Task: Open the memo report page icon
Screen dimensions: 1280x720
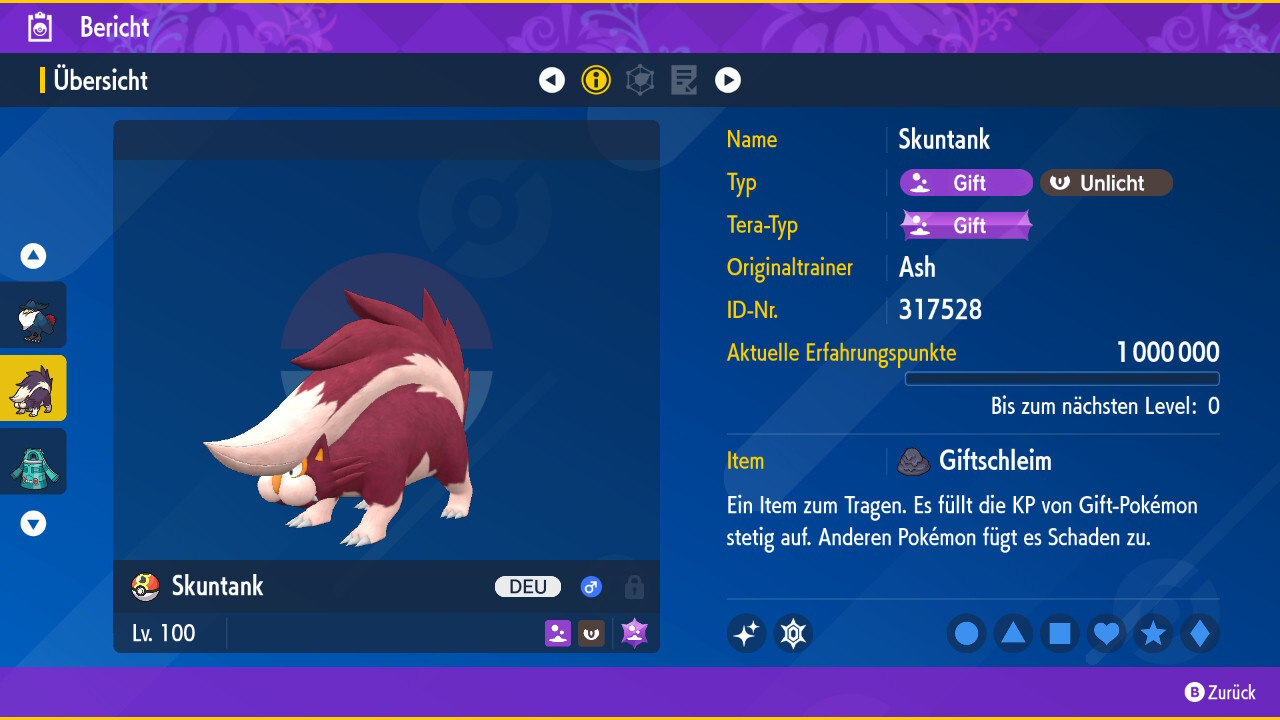Action: coord(684,80)
